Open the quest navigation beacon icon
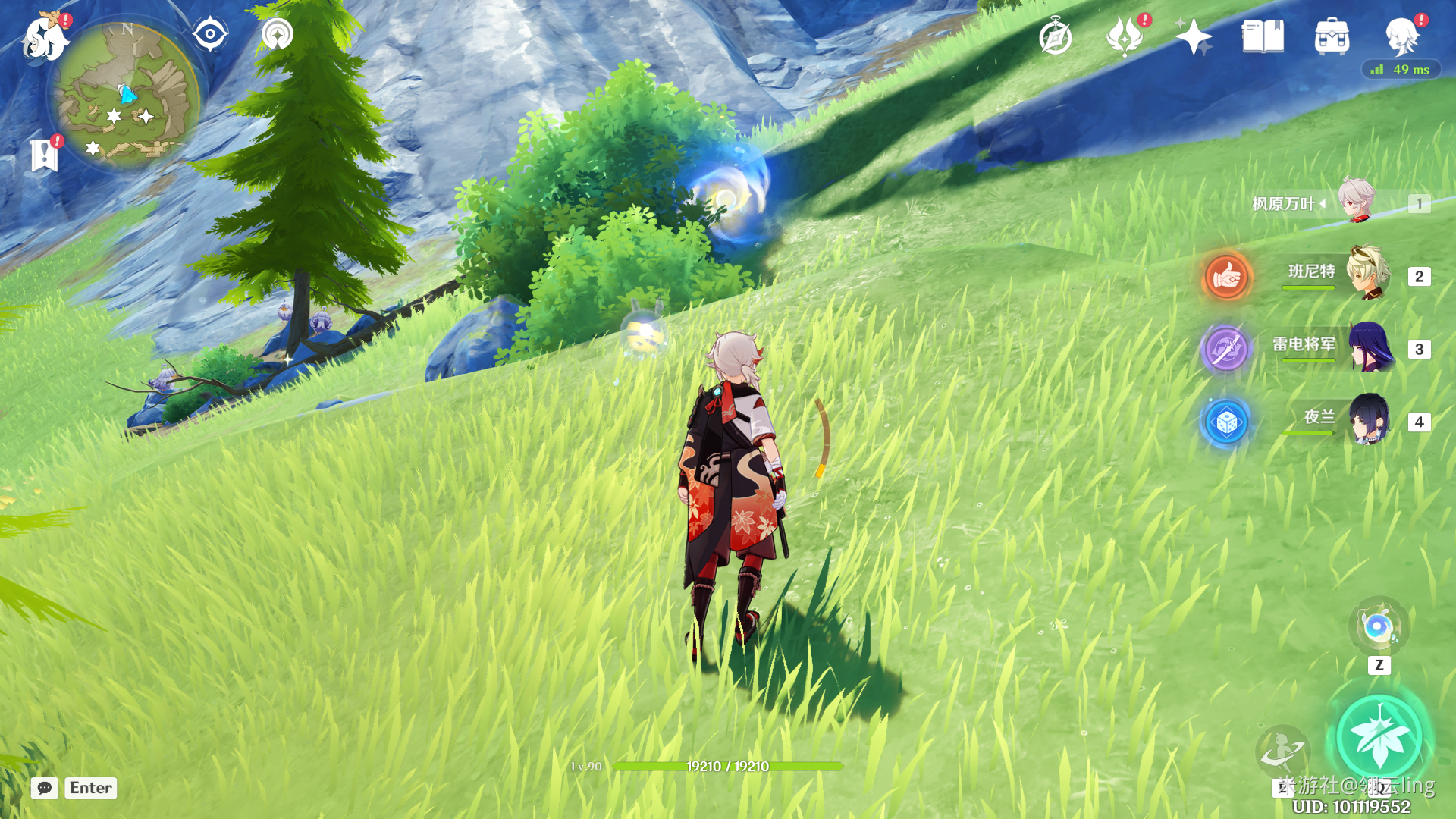Screen dimensions: 1456x819 point(277,34)
